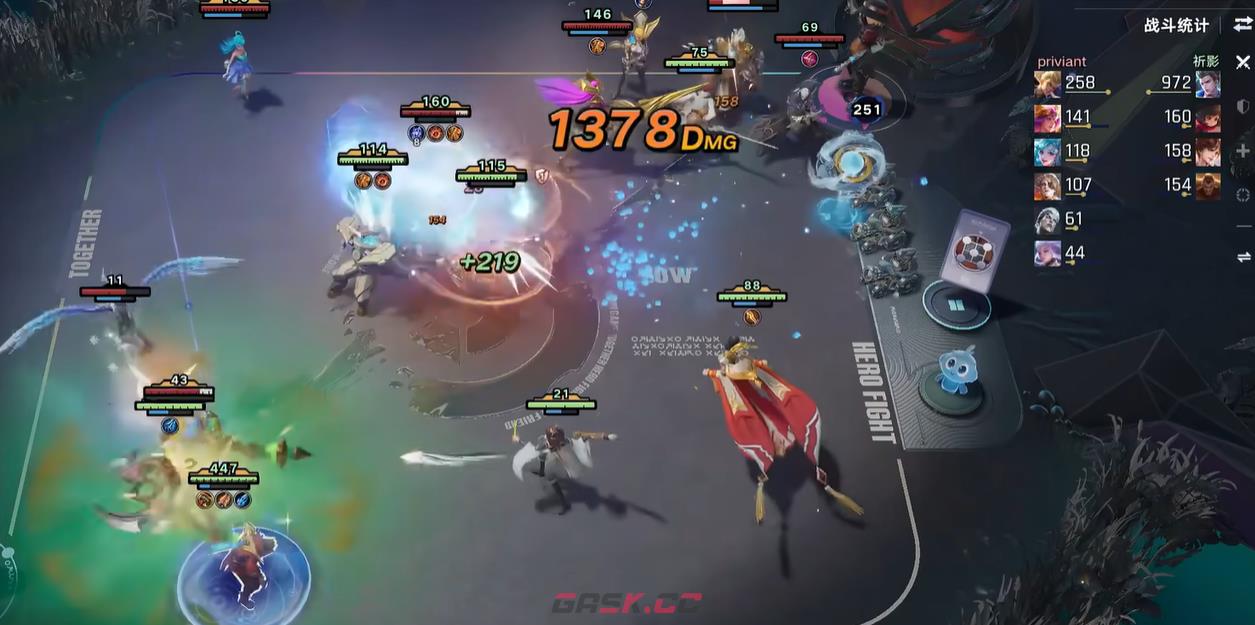
Task: Select the white-haired hero row showing 61
Action: [1048, 220]
